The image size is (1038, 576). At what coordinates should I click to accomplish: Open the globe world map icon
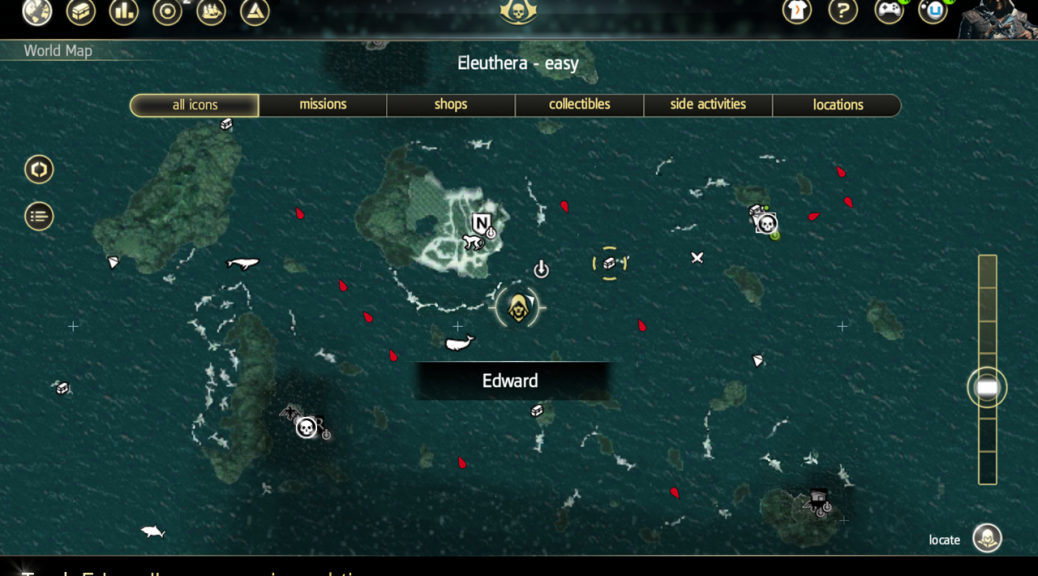(x=37, y=11)
